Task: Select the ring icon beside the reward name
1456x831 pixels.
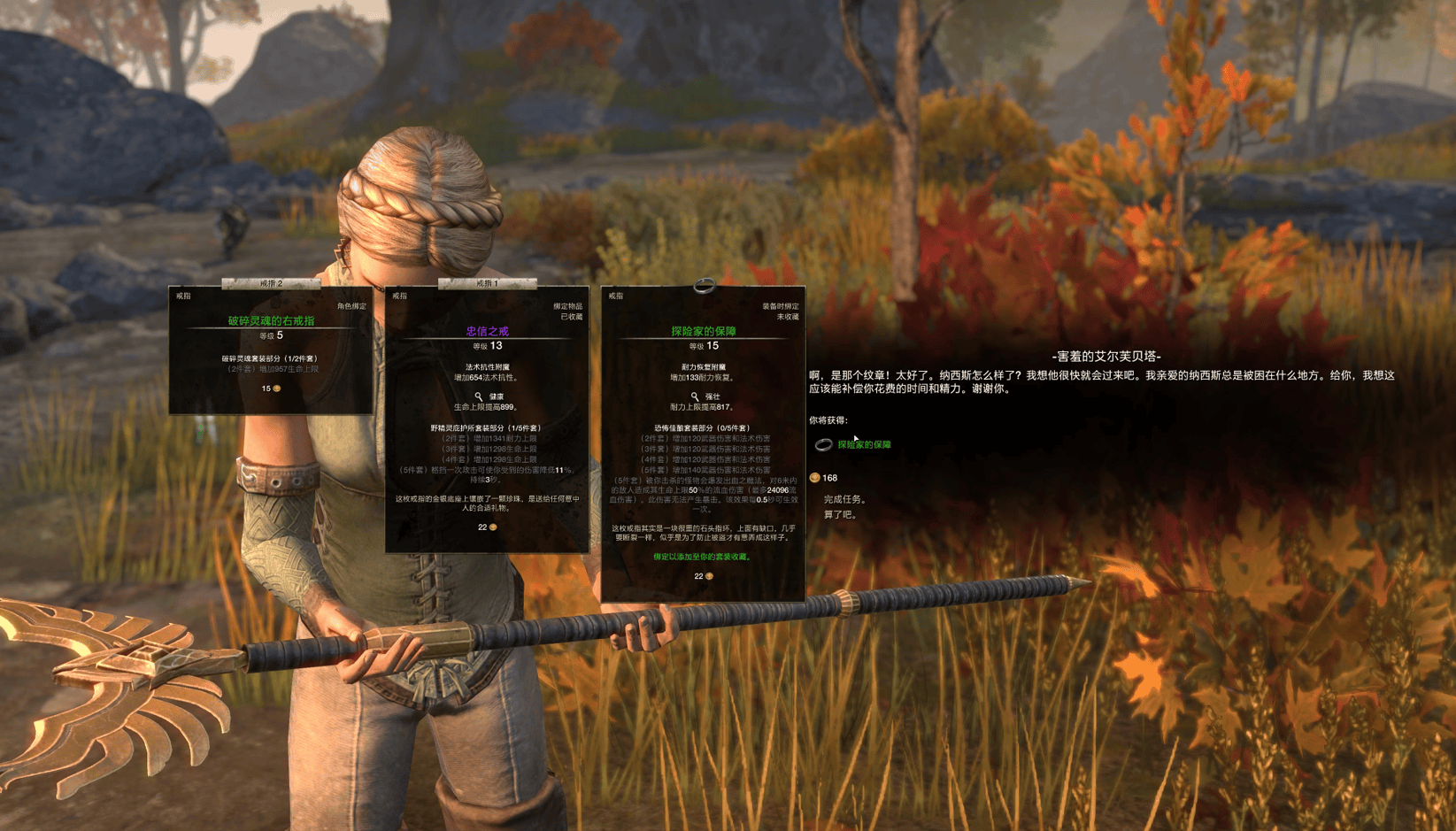Action: pos(823,444)
